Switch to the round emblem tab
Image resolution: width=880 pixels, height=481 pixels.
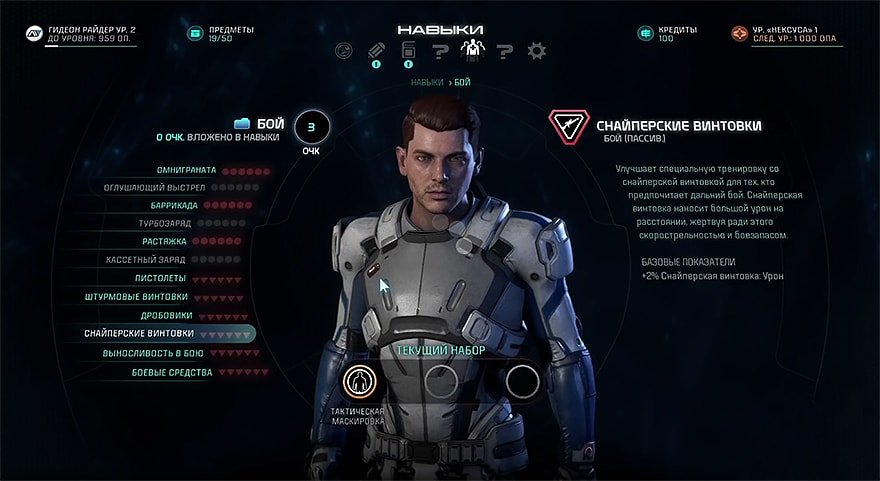coord(345,50)
